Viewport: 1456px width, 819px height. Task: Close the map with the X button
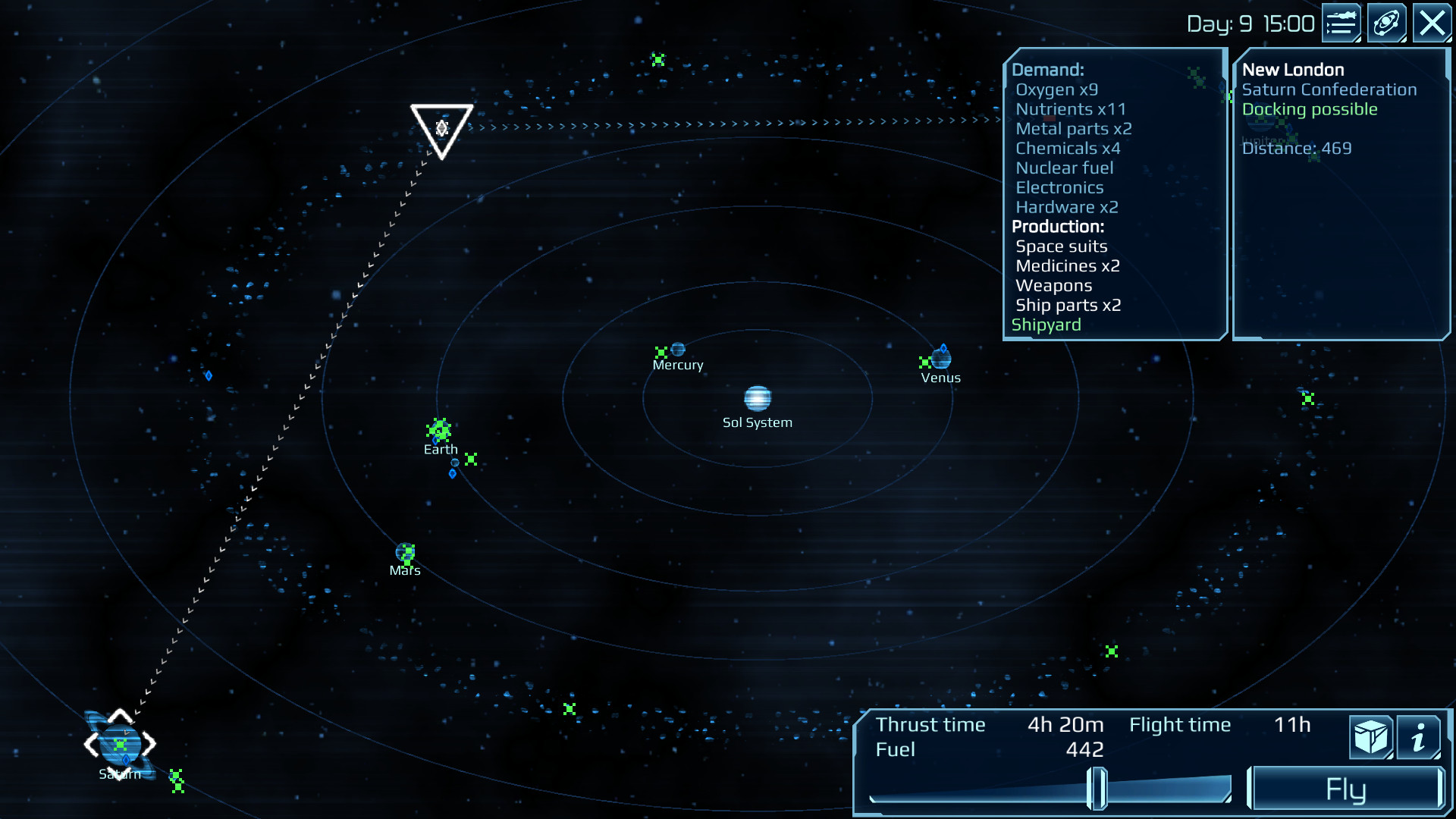pos(1432,22)
